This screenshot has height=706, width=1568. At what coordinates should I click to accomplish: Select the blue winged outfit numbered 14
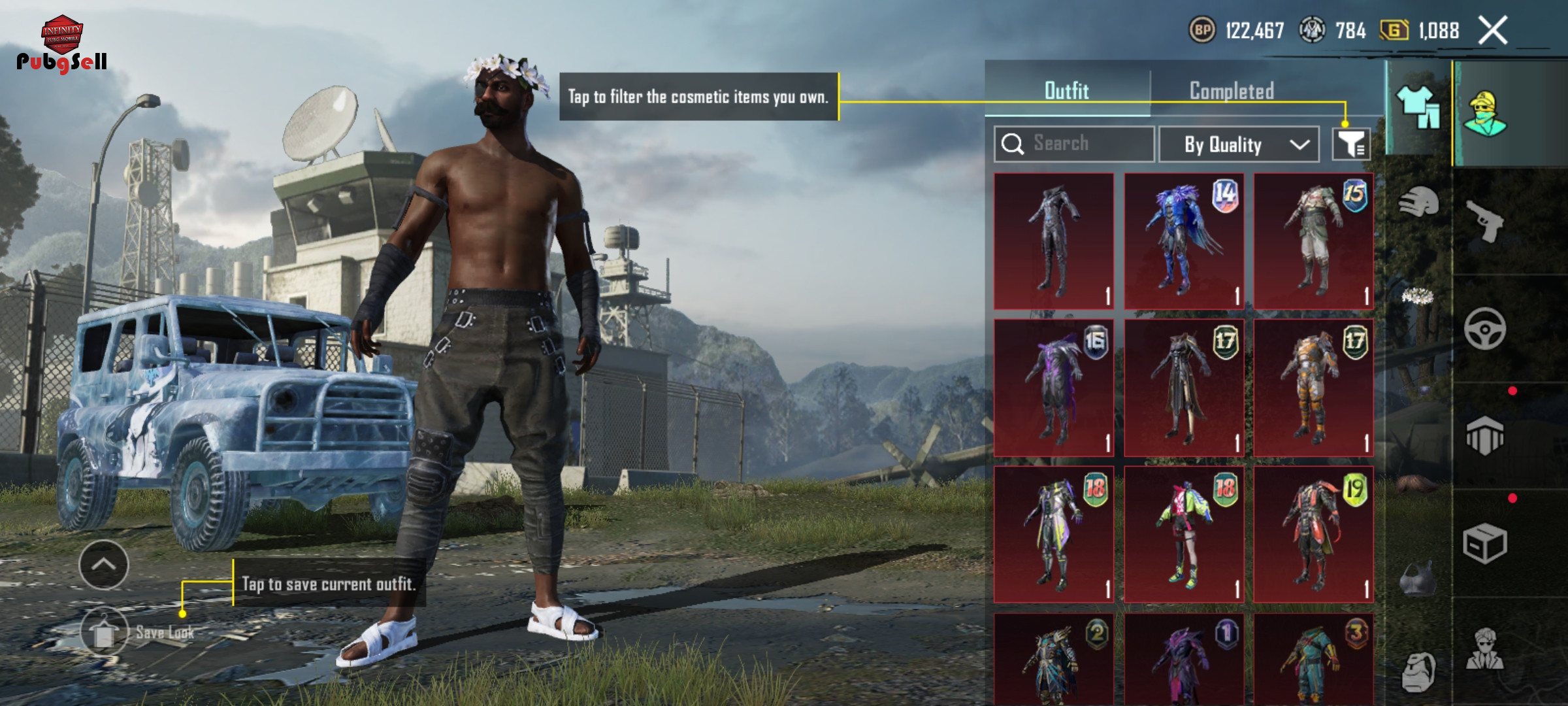[x=1183, y=241]
